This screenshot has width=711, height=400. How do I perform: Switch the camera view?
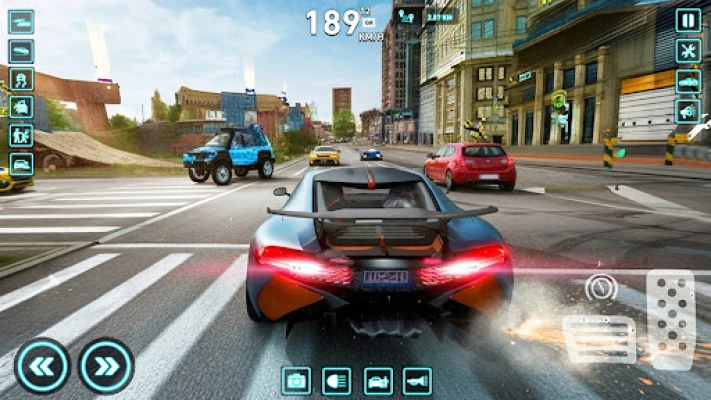pos(296,380)
